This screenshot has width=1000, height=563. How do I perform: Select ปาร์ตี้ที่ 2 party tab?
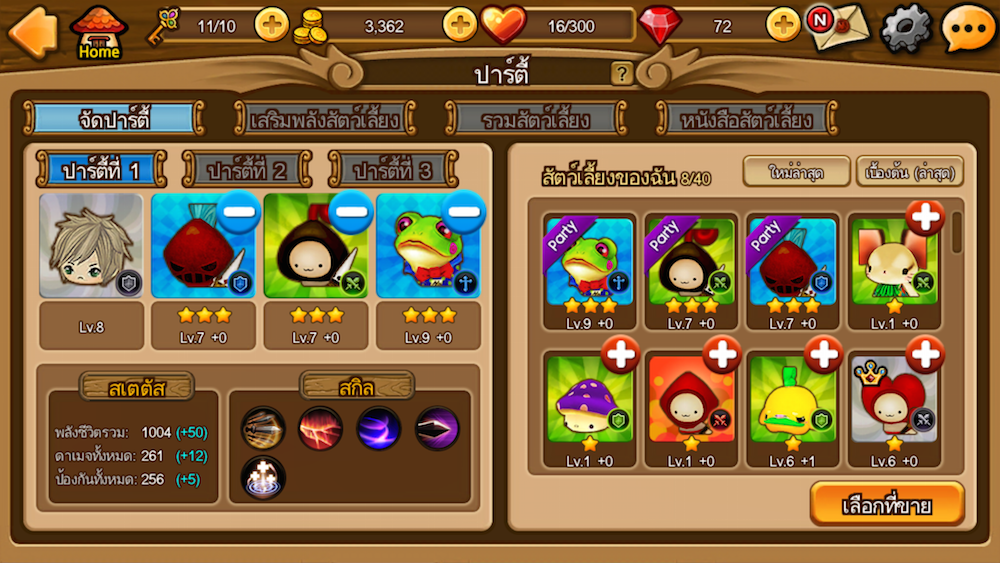[x=247, y=170]
